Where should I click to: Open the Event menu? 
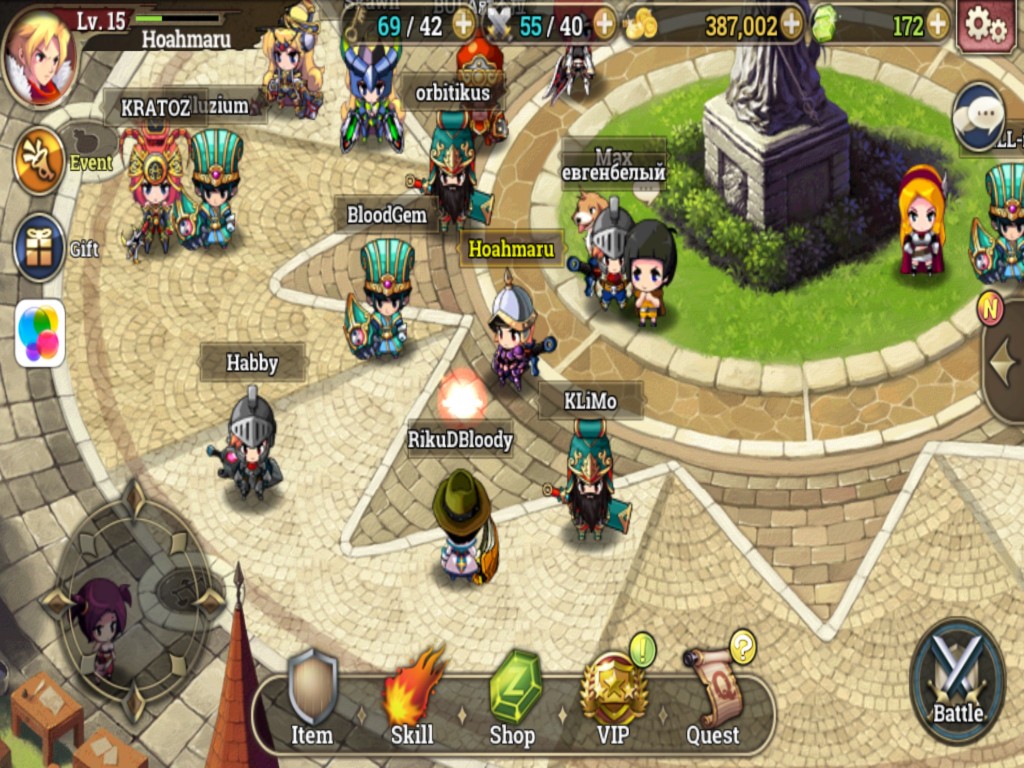40,160
